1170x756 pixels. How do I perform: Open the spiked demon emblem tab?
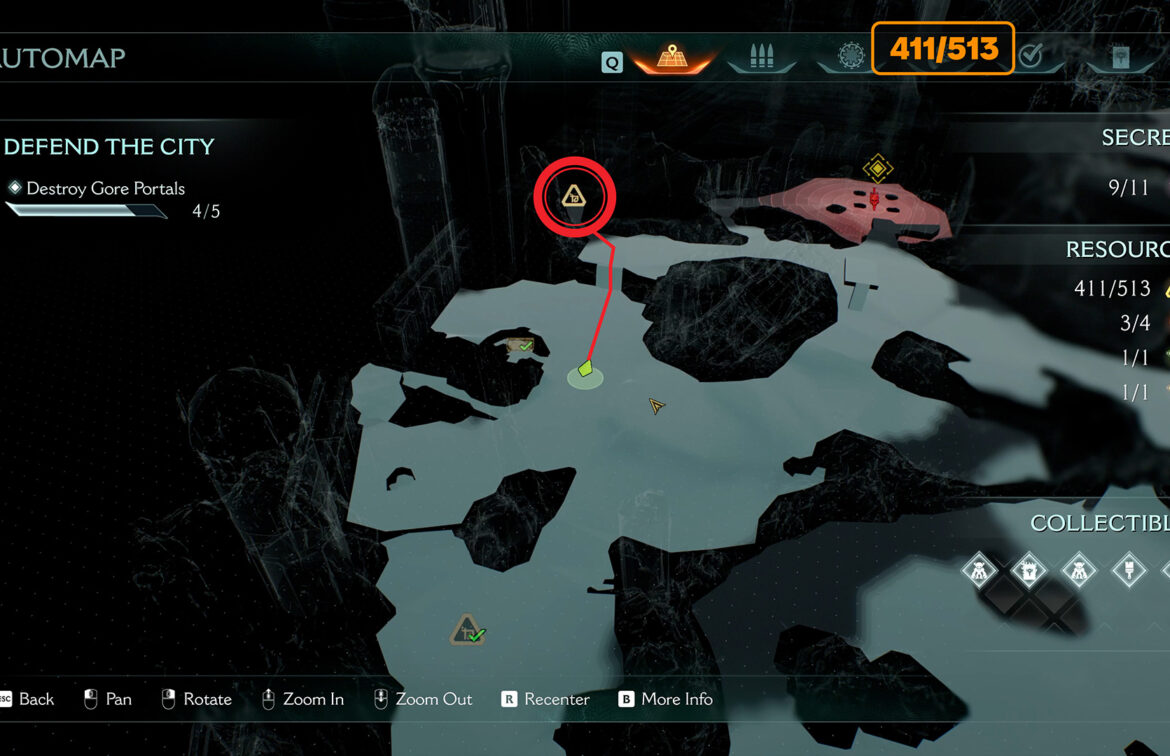coord(849,56)
